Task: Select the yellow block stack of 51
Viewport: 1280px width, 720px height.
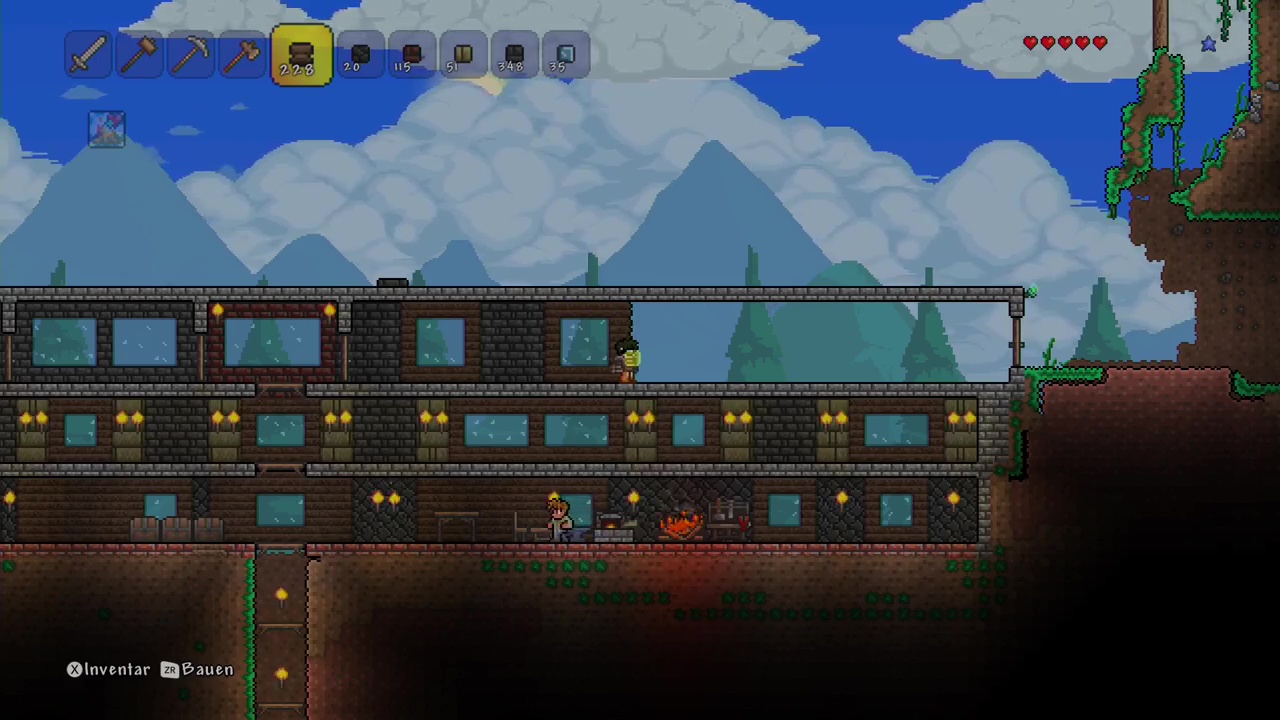Action: pos(462,55)
